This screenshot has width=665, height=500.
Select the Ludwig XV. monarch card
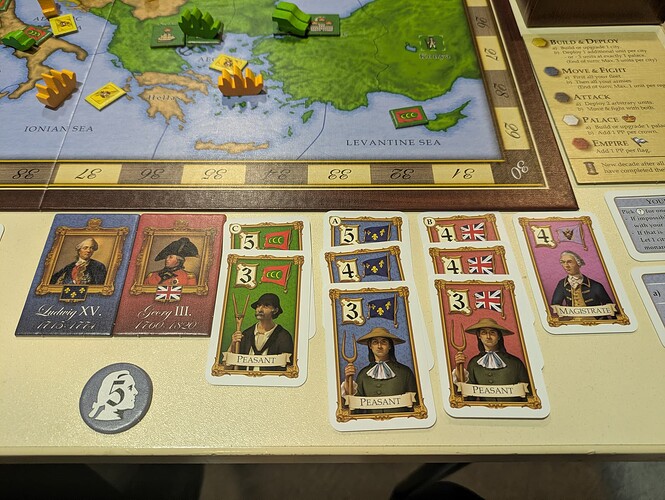[x=77, y=272]
